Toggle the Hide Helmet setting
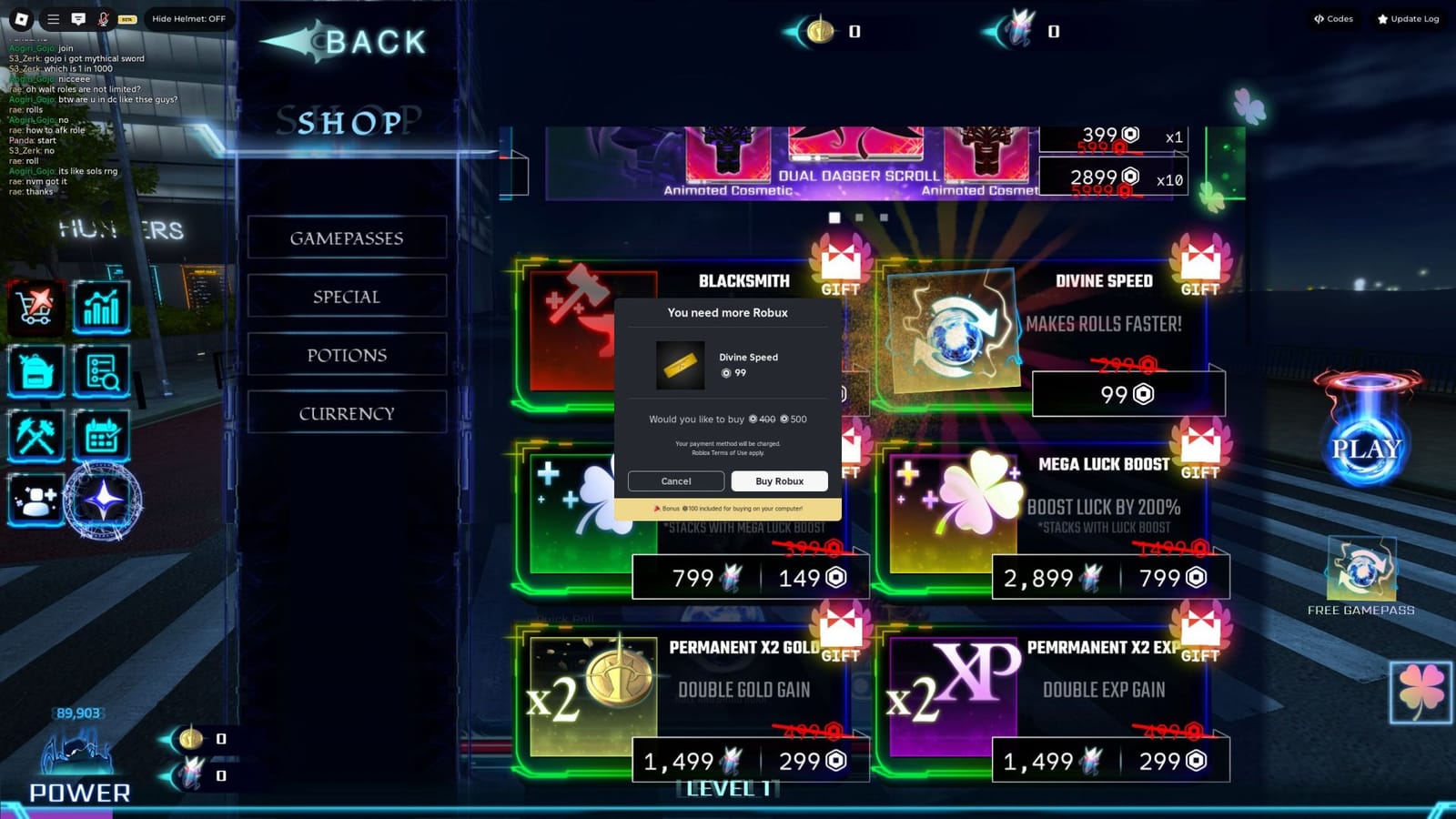 click(188, 18)
